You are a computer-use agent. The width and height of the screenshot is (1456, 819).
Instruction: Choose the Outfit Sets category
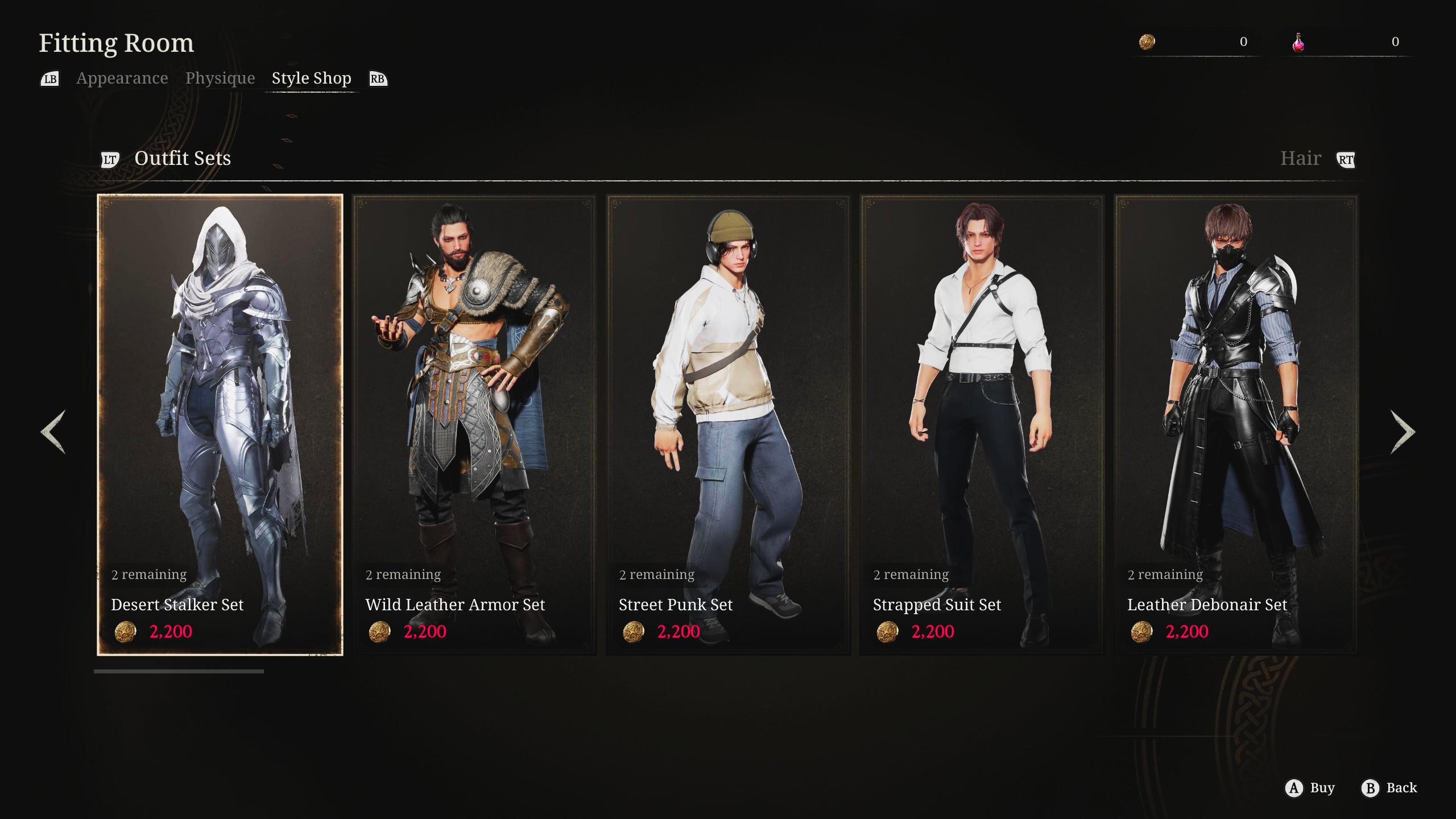pos(182,158)
